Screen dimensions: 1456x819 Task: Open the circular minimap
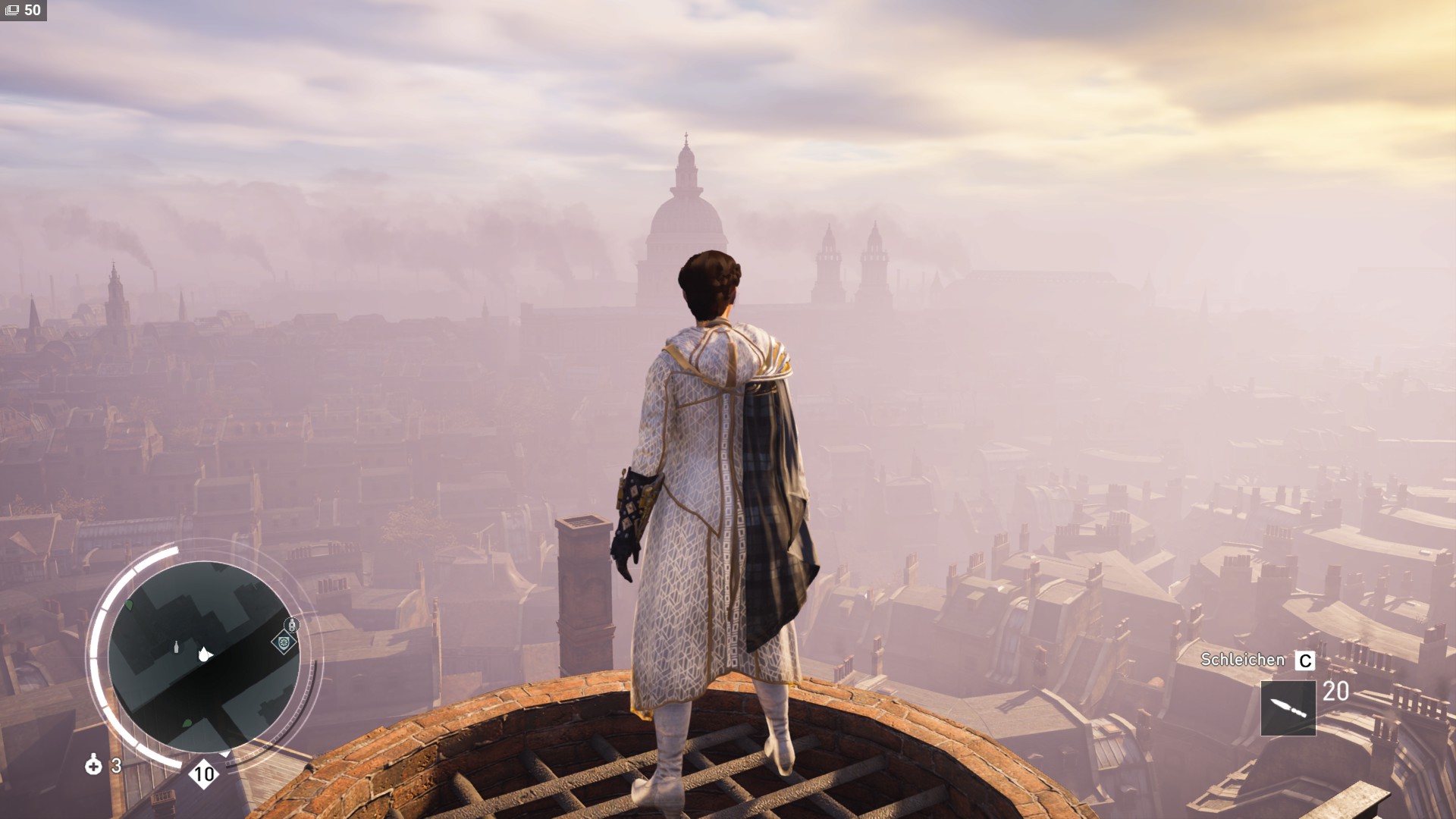click(x=203, y=657)
